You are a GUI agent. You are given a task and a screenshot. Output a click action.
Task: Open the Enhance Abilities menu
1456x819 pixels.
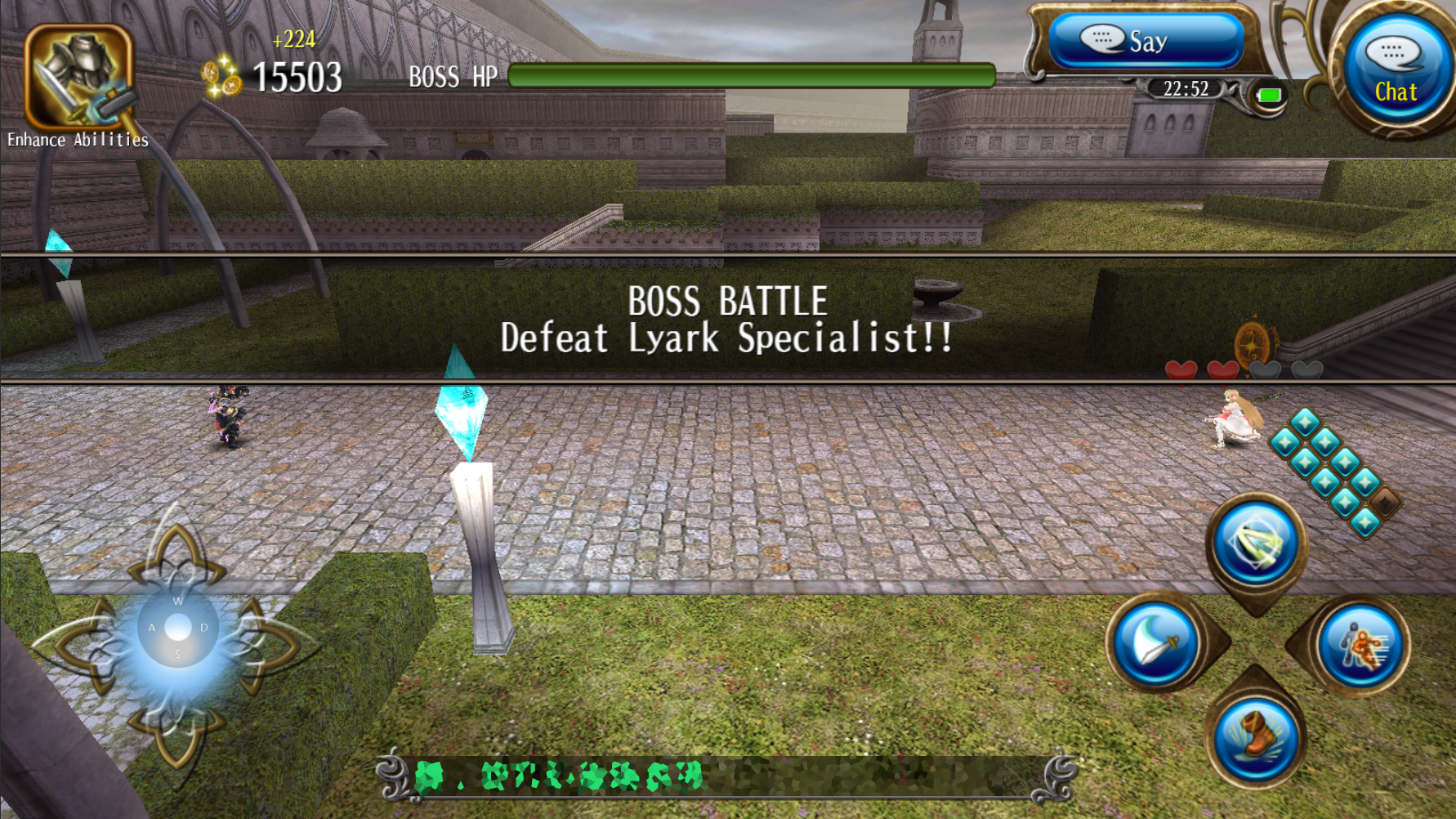(x=78, y=78)
